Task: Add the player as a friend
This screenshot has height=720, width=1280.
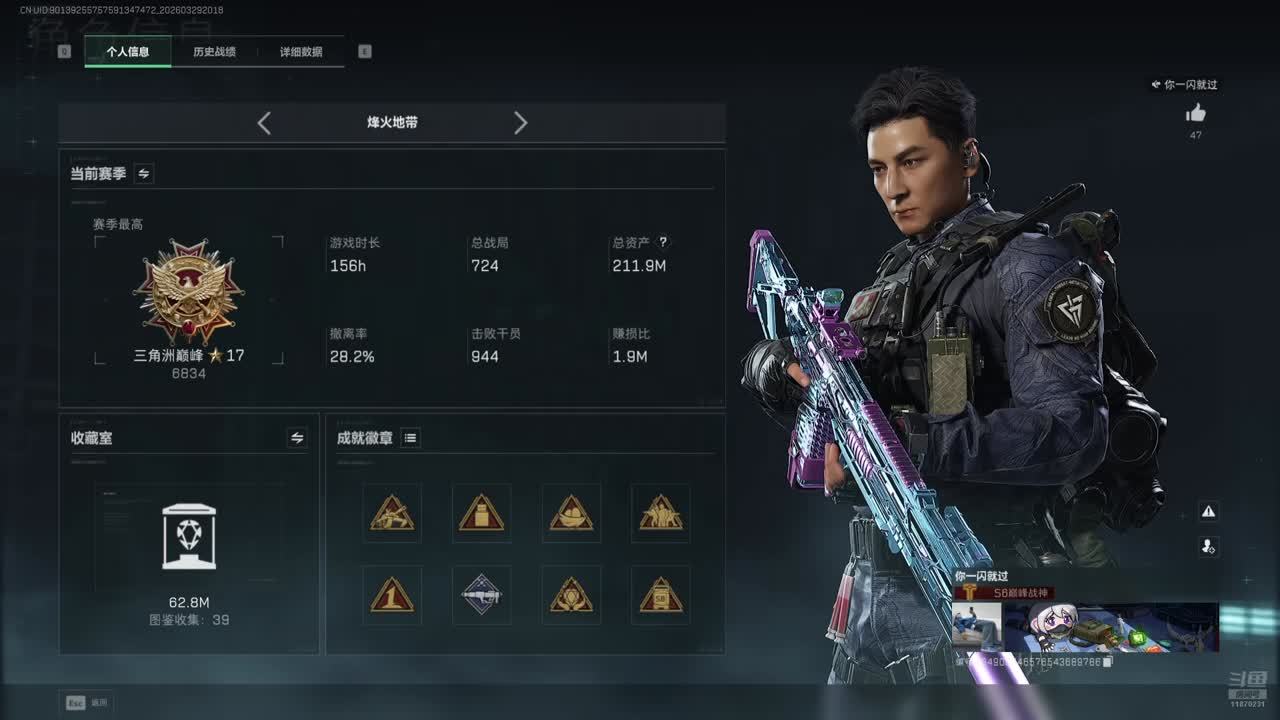Action: coord(1208,546)
